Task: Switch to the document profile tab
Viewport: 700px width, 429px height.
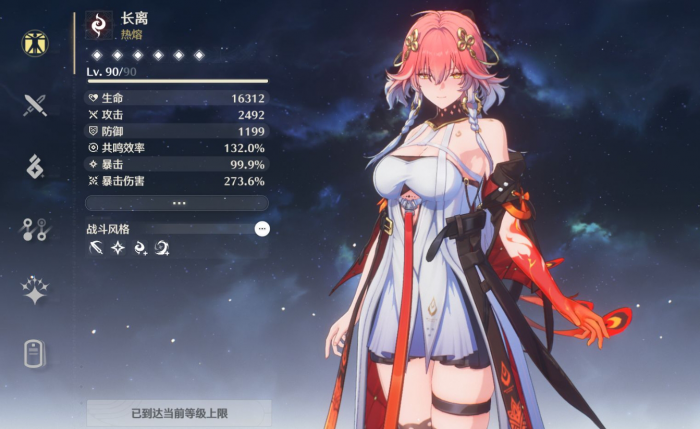Action: pyautogui.click(x=36, y=353)
